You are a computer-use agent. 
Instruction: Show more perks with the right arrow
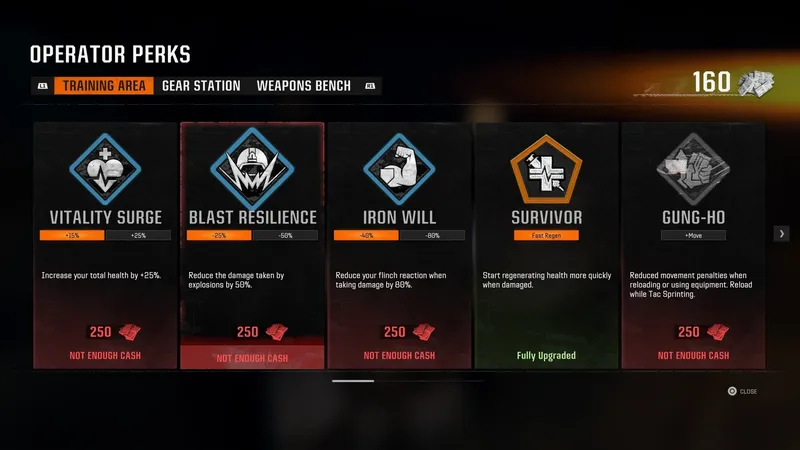pyautogui.click(x=782, y=233)
